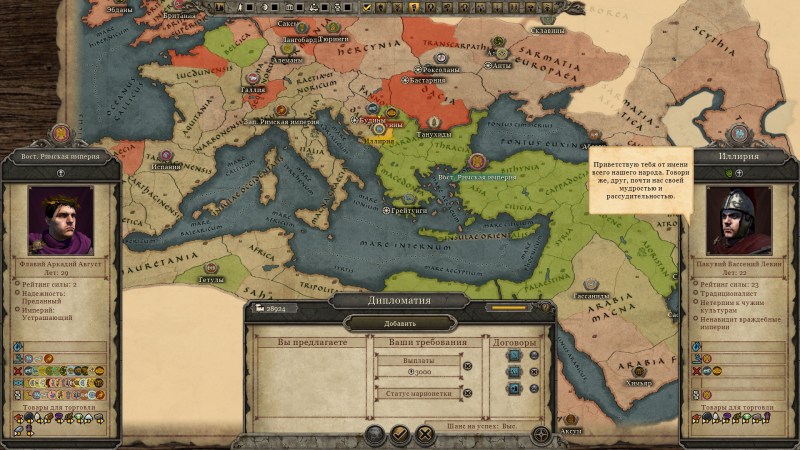Select the Галлия faction marker on the map
800x450 pixels.
(251, 78)
